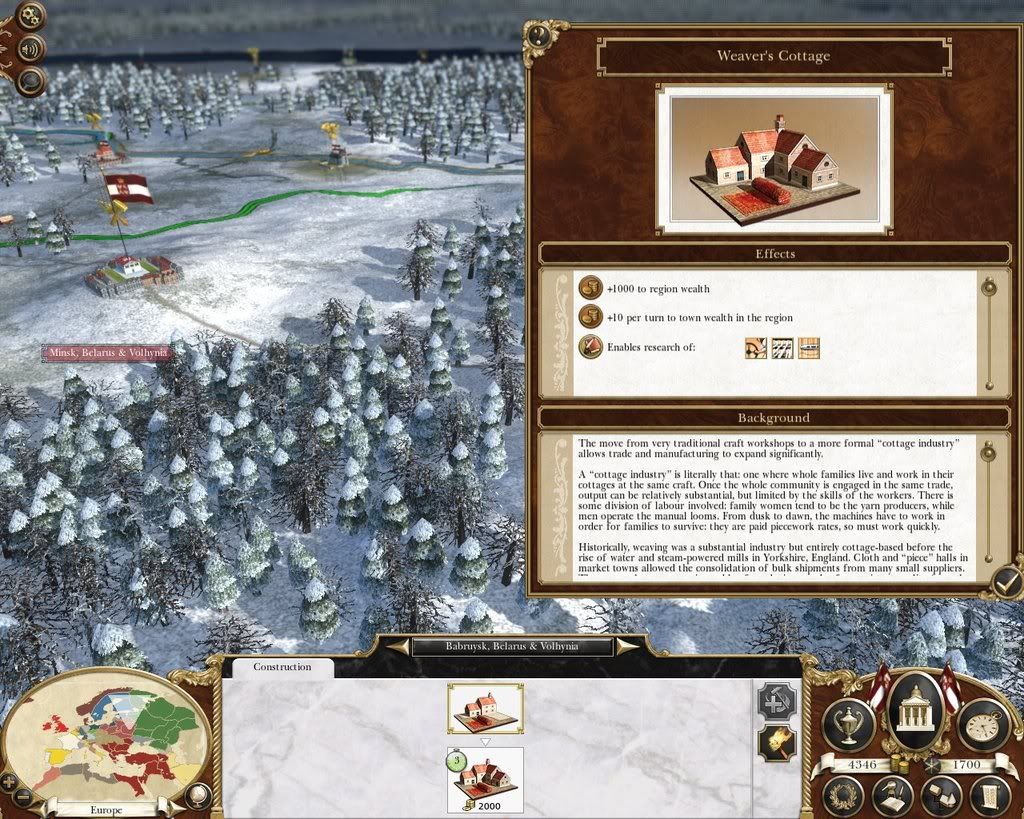
Task: Queue the 2000 gold building upgrade
Action: tap(485, 780)
